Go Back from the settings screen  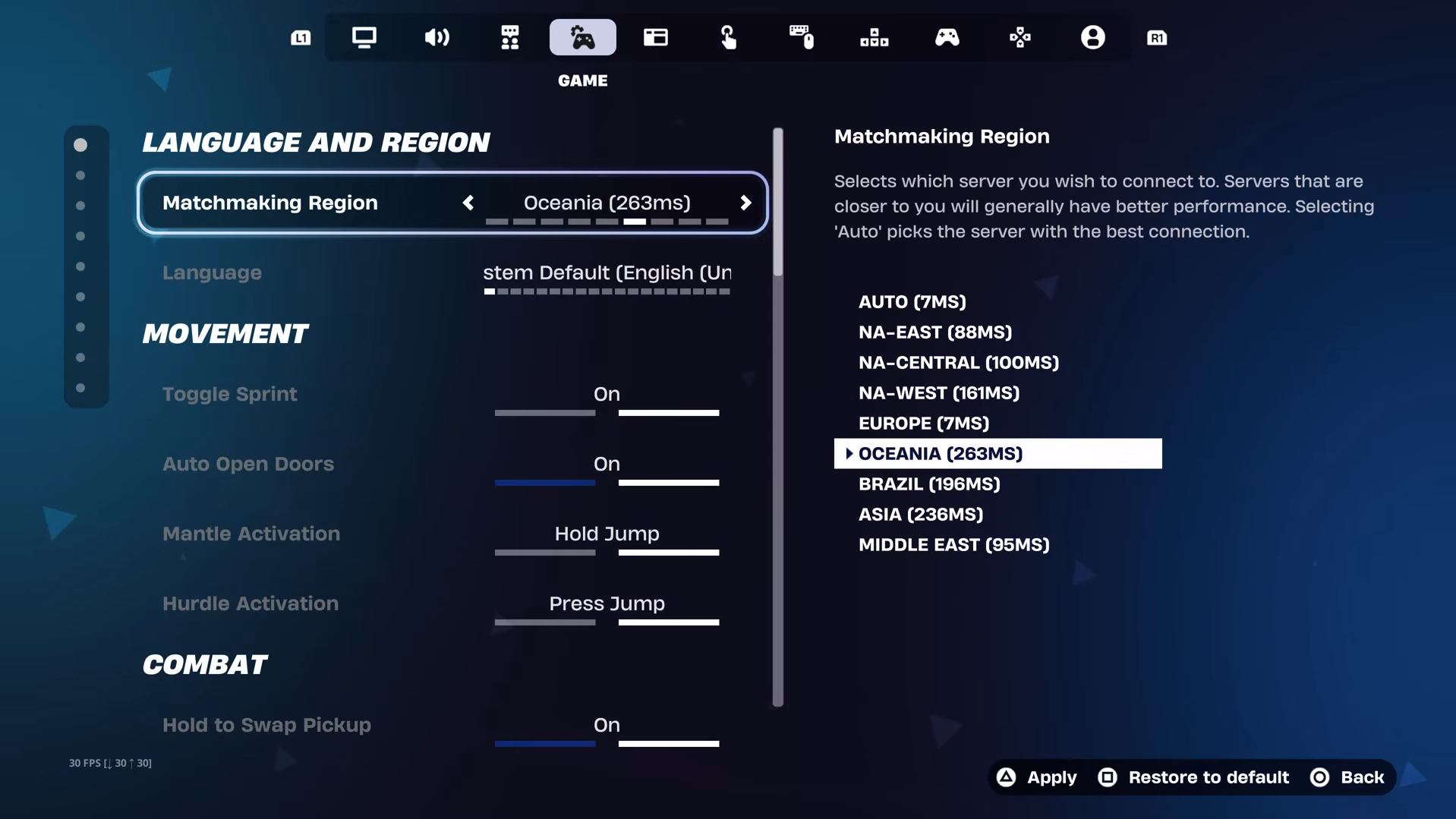coord(1347,777)
